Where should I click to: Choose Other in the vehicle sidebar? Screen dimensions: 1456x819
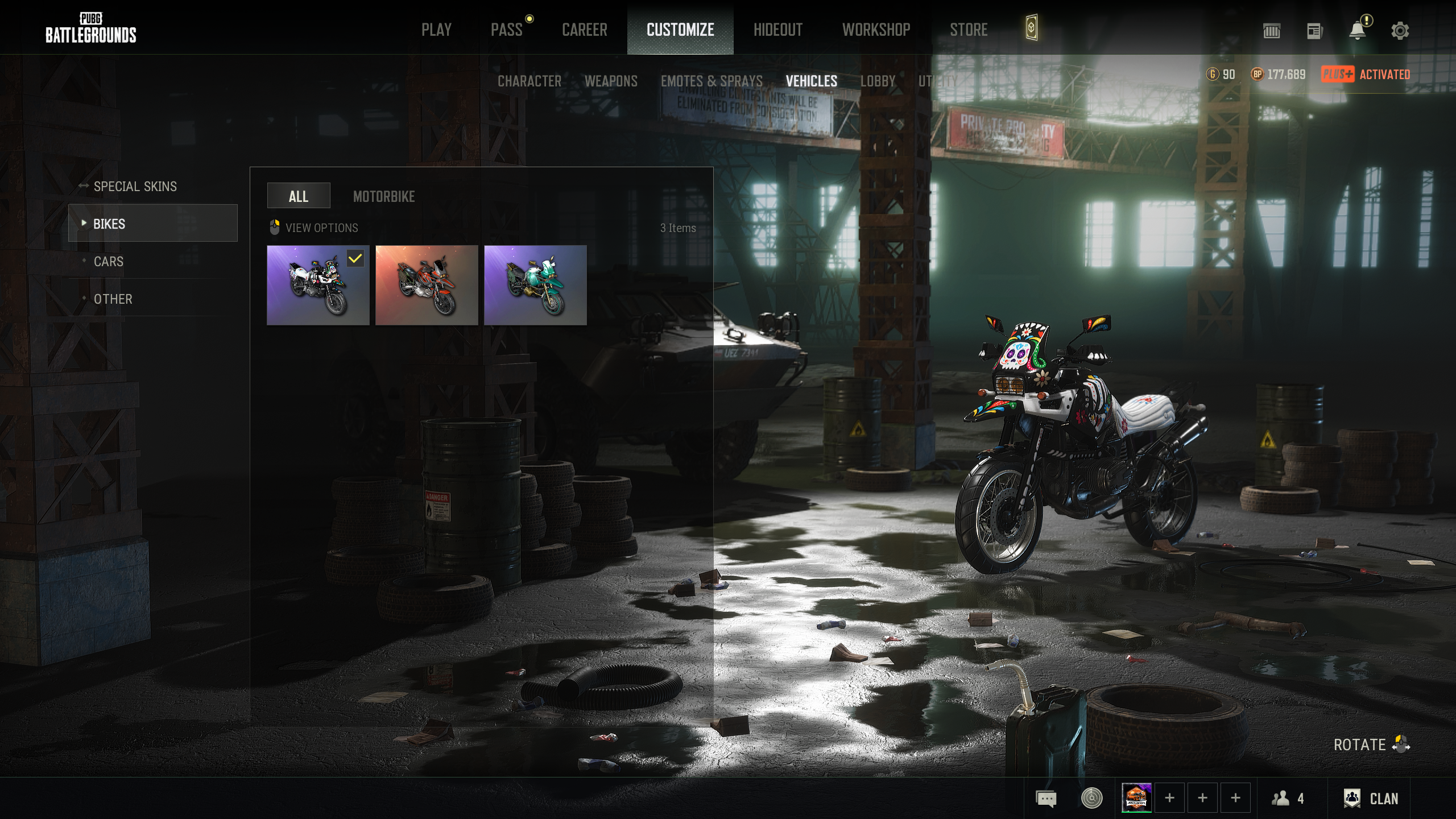(113, 299)
